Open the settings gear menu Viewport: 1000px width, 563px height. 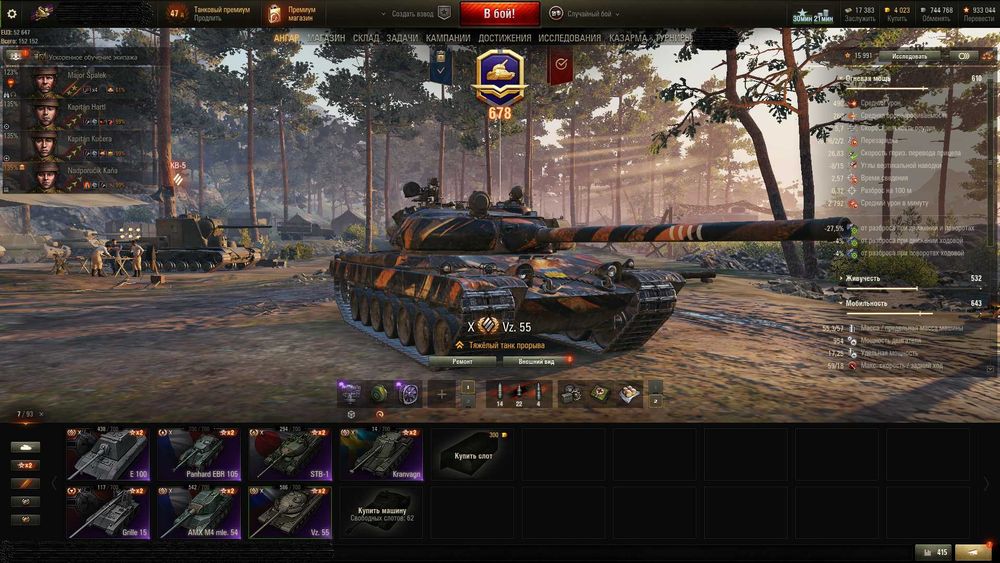tap(12, 14)
